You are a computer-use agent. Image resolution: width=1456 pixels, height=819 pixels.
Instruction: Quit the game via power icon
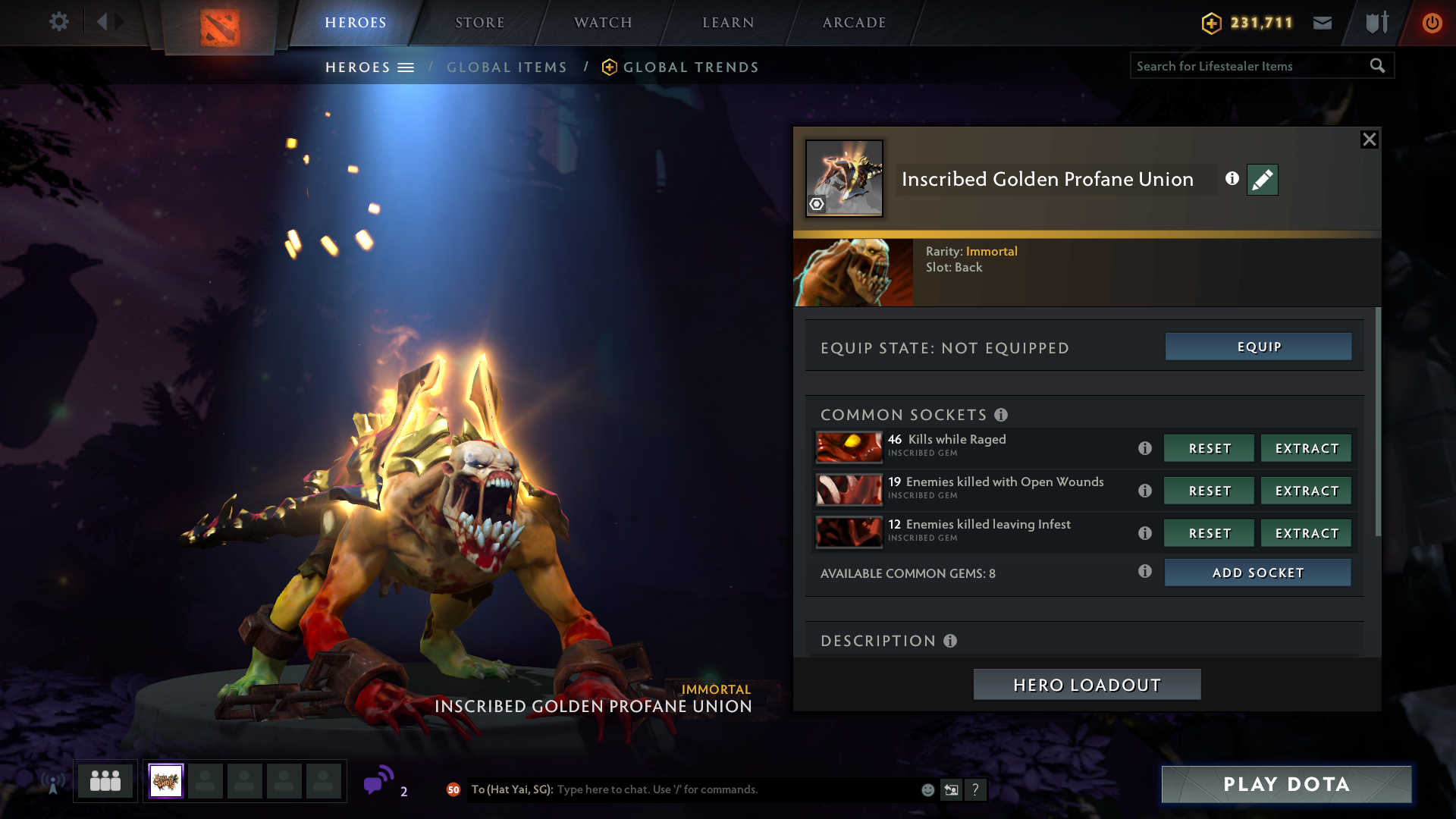pyautogui.click(x=1432, y=23)
